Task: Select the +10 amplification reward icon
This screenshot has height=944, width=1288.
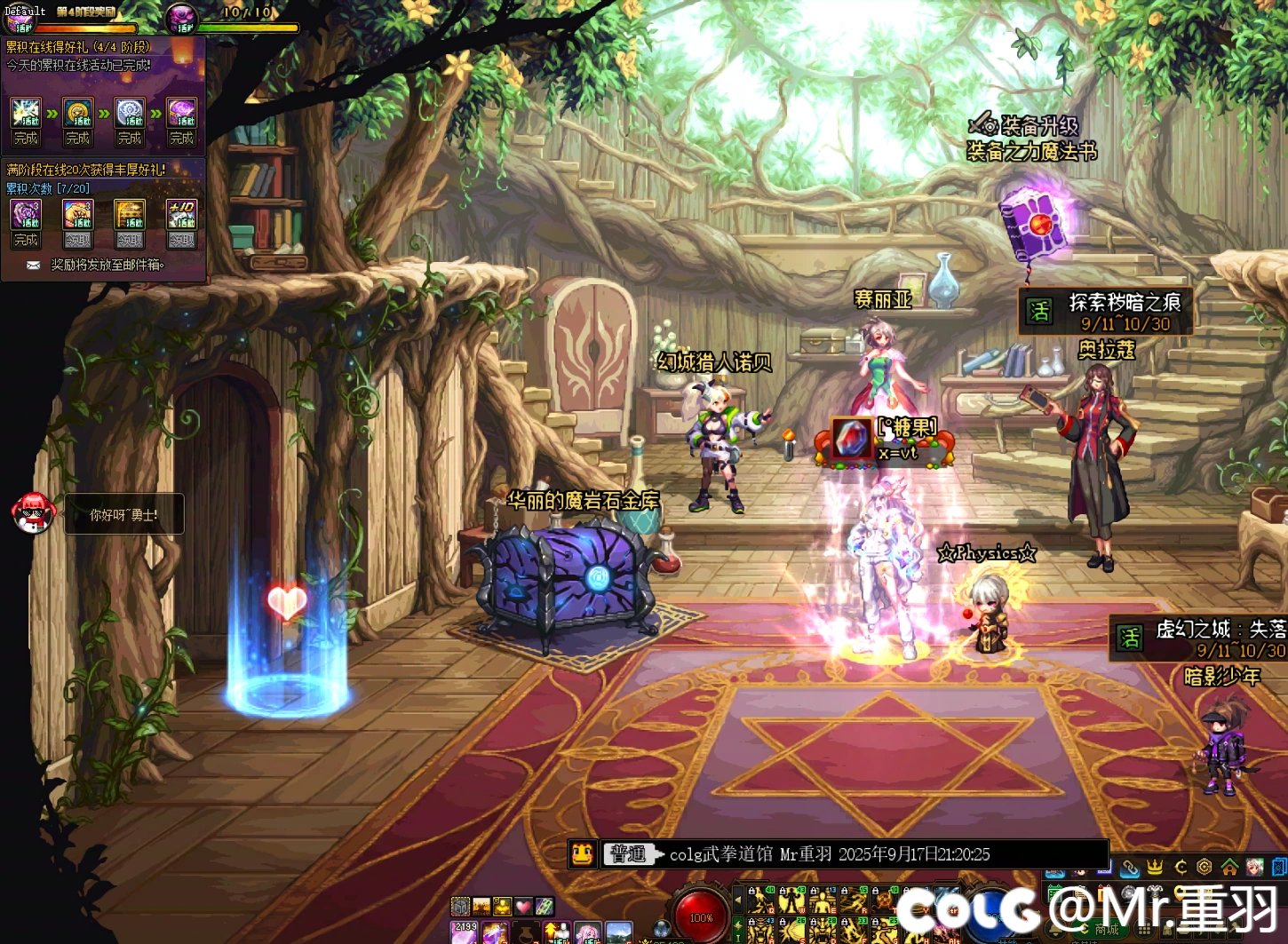Action: [x=181, y=215]
